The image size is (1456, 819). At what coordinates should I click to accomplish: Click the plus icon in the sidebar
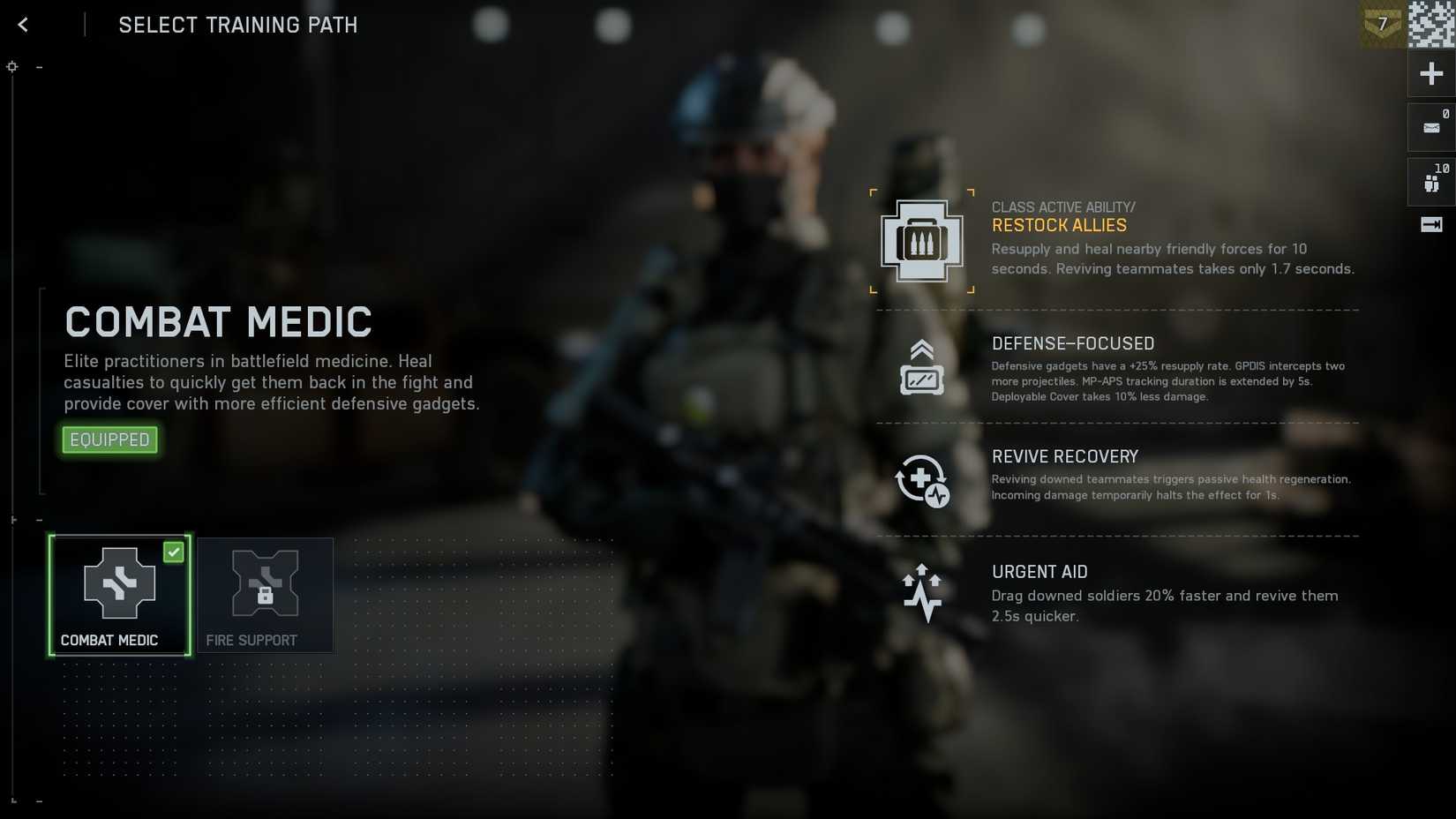(1431, 73)
